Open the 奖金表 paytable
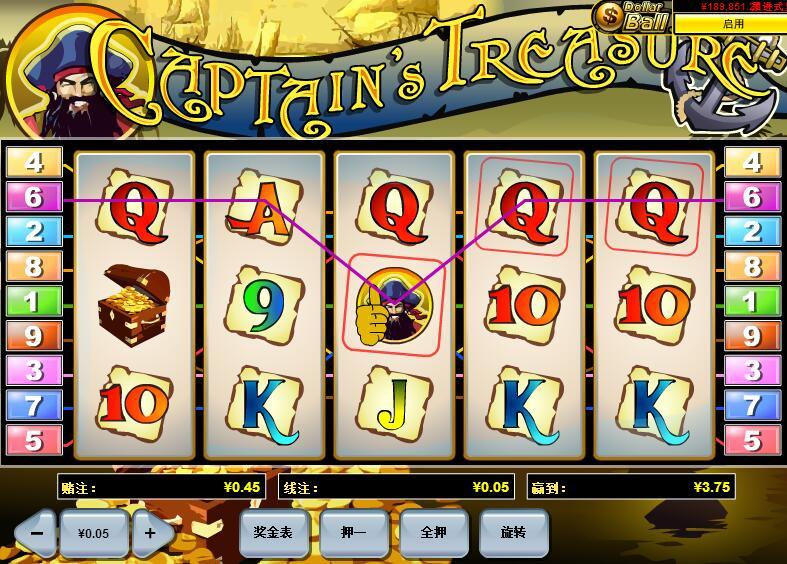The width and height of the screenshot is (787, 564). 273,533
